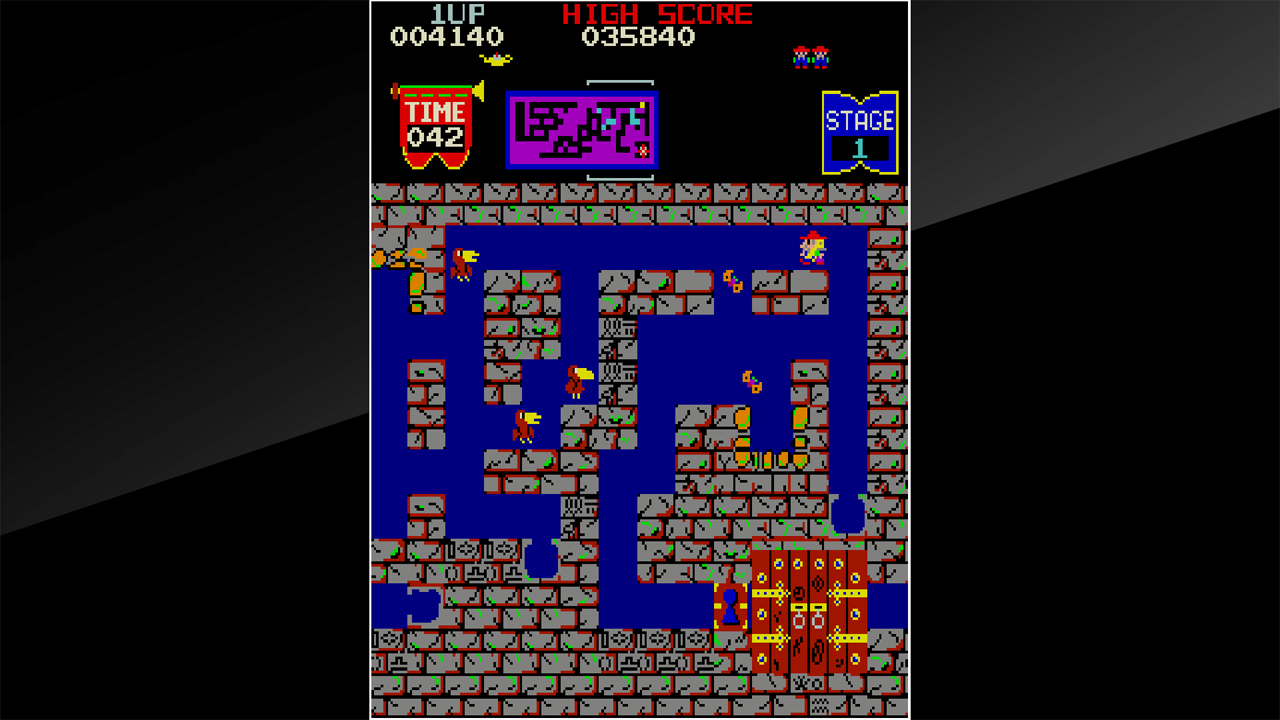Toggle the pink player marker on the minimap
The height and width of the screenshot is (720, 1280).
[x=642, y=151]
